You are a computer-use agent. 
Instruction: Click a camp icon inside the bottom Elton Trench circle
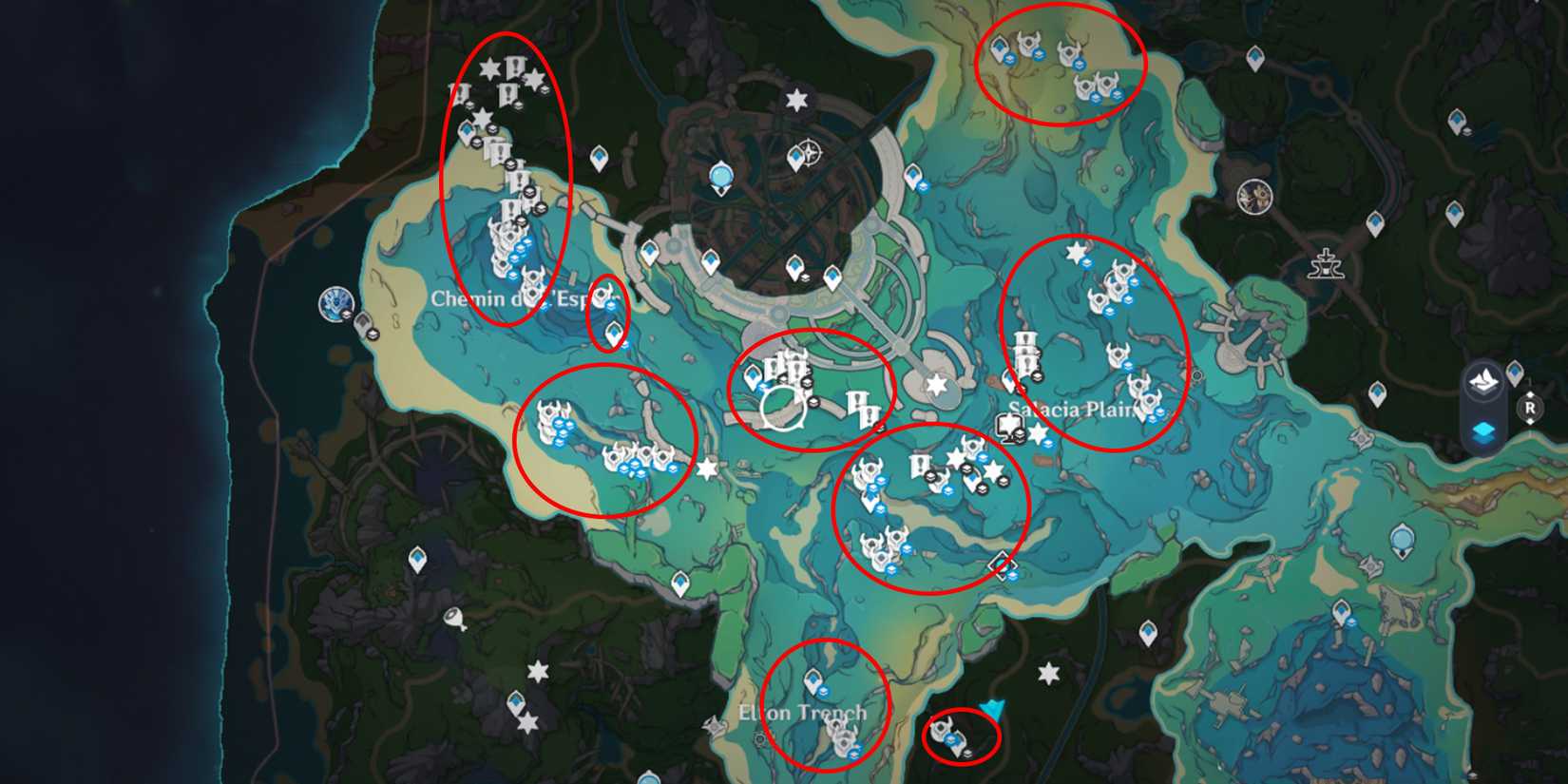(836, 736)
